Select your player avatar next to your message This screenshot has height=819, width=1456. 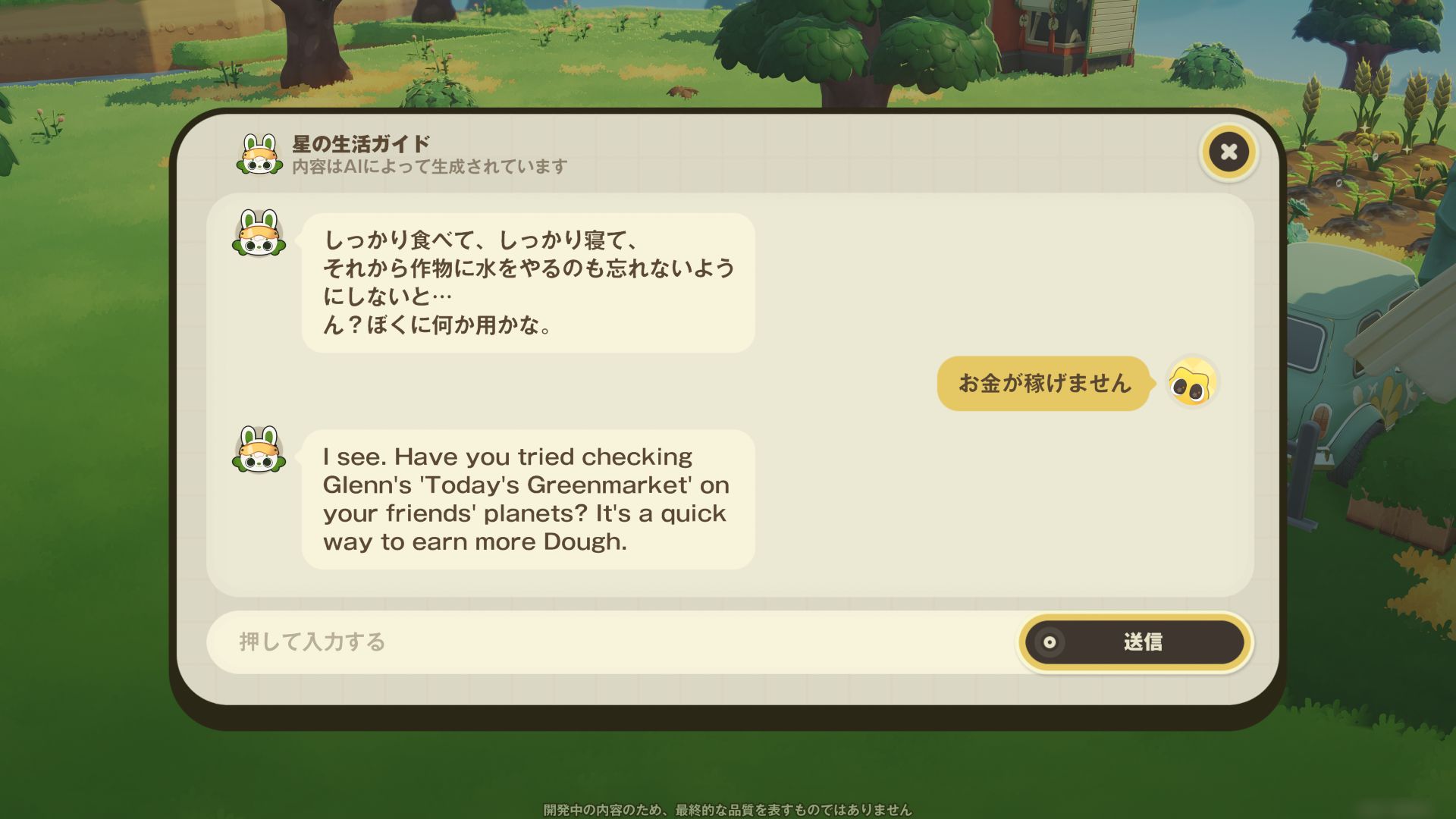(x=1194, y=384)
